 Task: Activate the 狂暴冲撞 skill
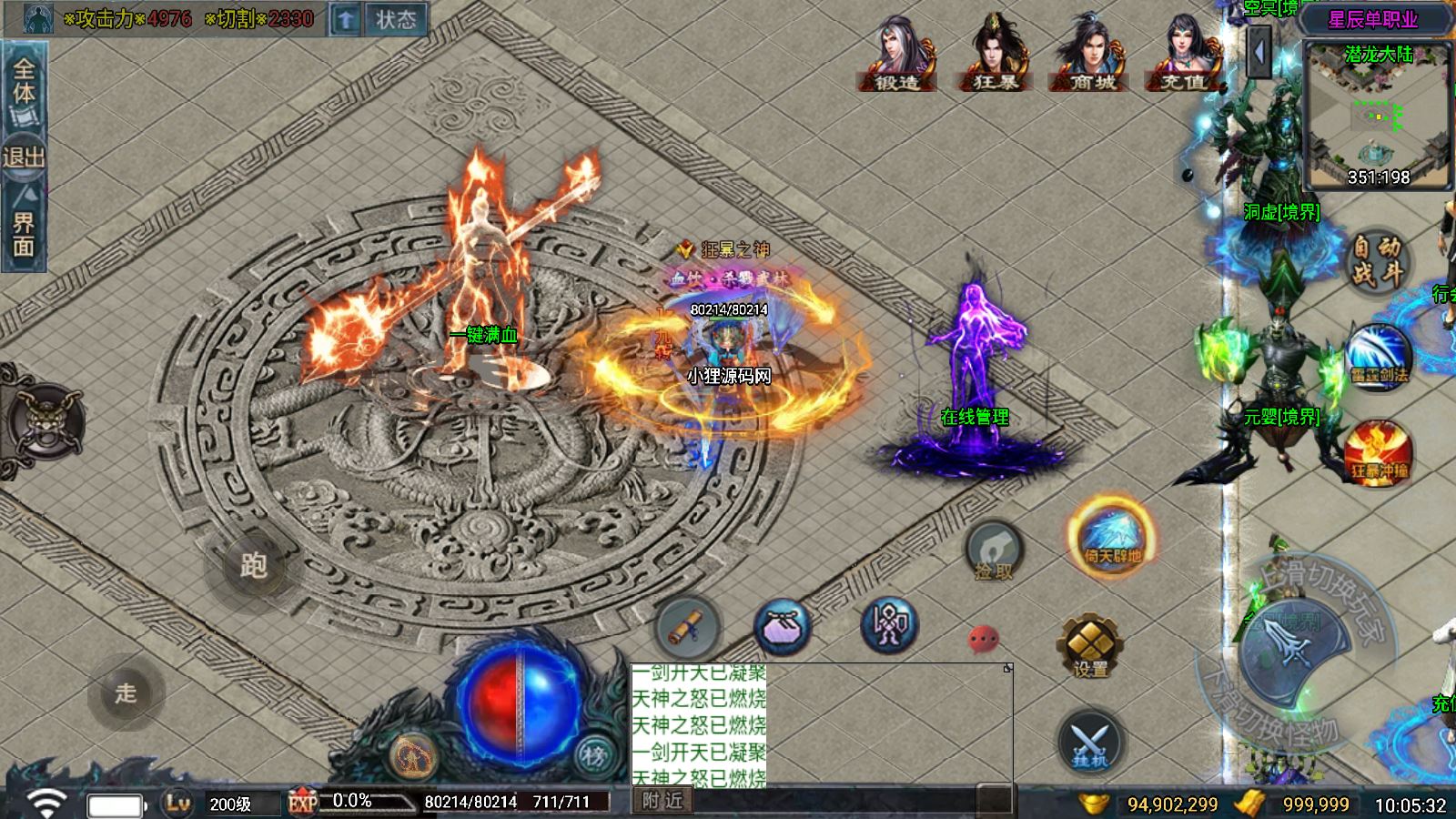click(1379, 452)
